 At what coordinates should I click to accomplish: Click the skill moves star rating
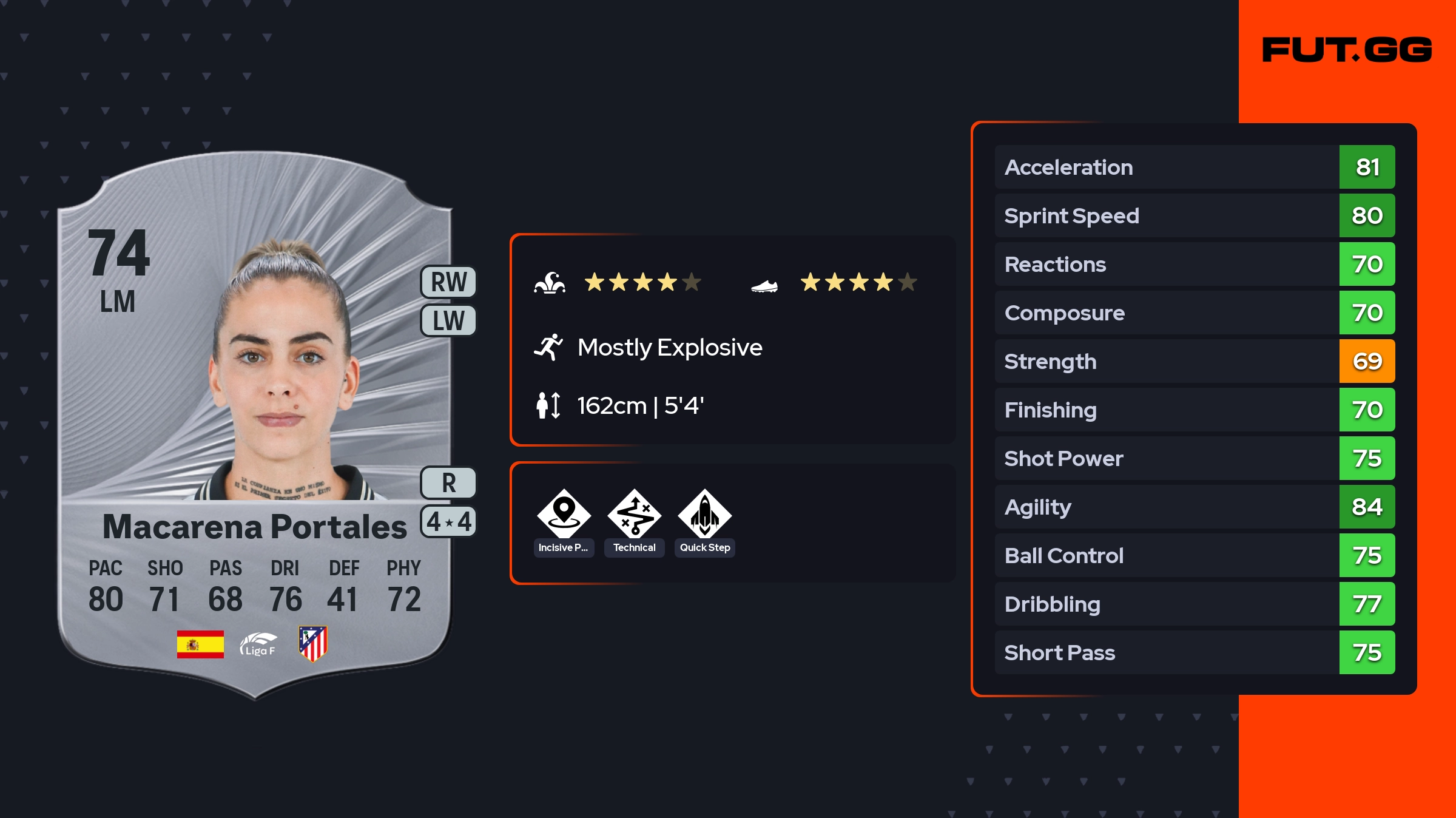642,282
